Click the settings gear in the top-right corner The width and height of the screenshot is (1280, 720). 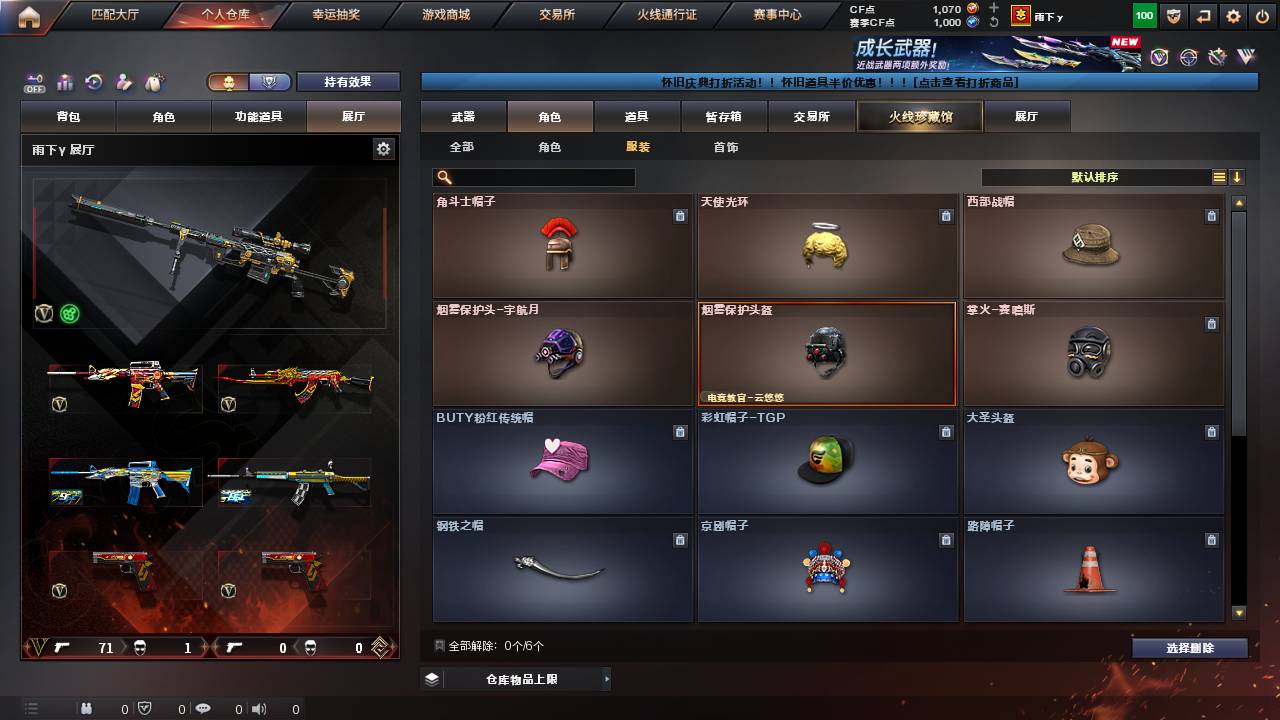tap(1233, 16)
